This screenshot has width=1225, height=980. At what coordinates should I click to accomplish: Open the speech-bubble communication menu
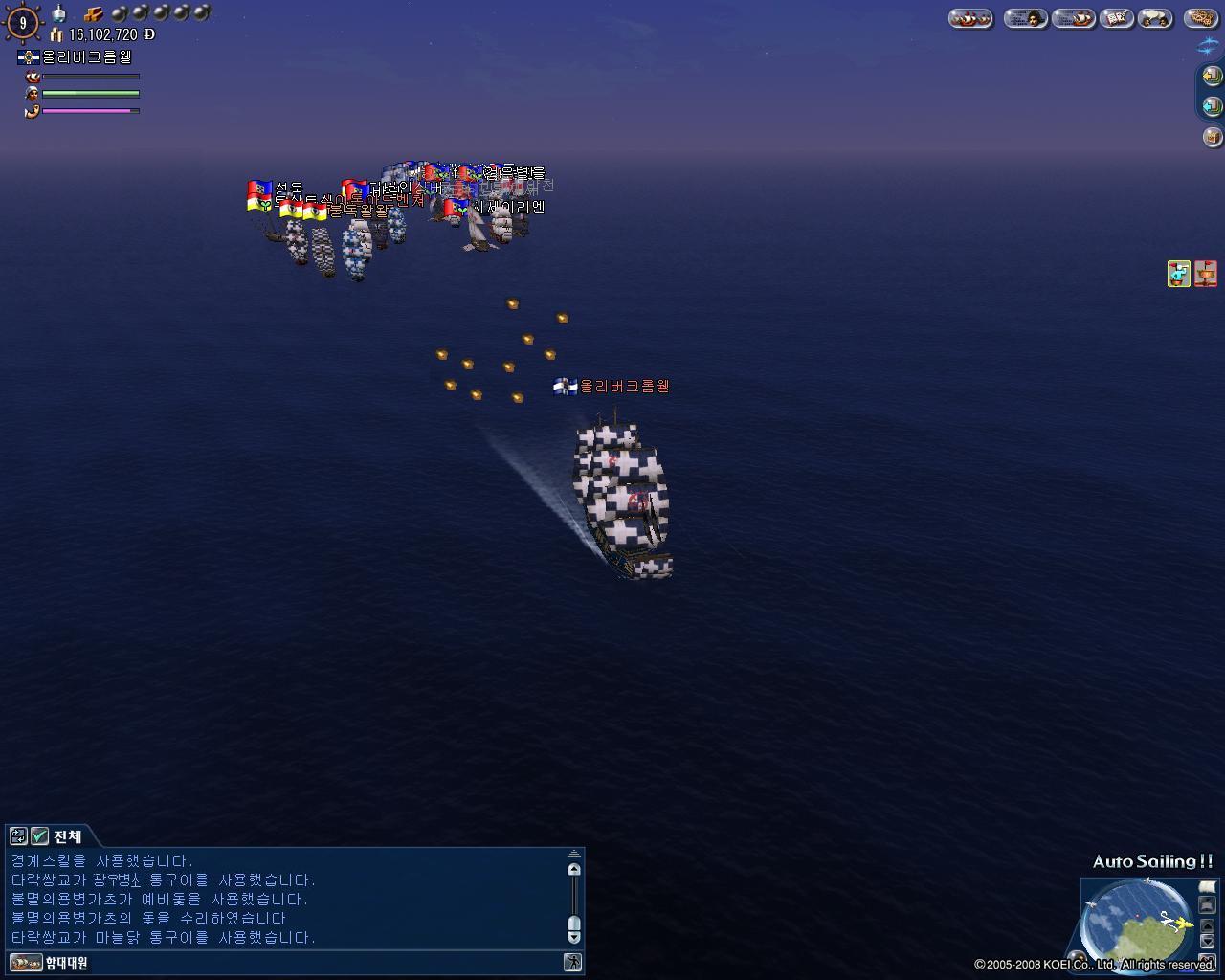point(1155,18)
